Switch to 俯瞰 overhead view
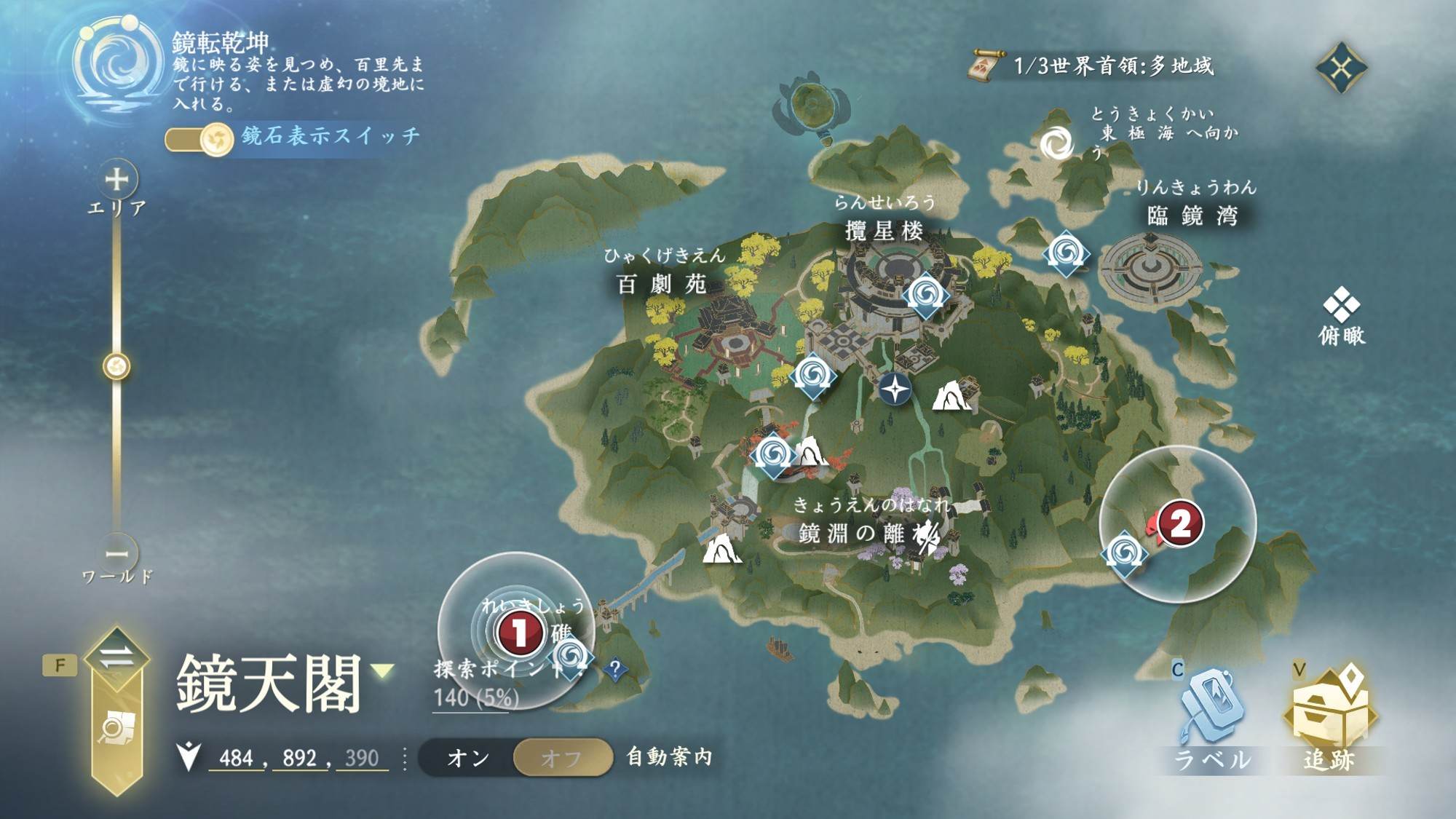 tap(1341, 315)
